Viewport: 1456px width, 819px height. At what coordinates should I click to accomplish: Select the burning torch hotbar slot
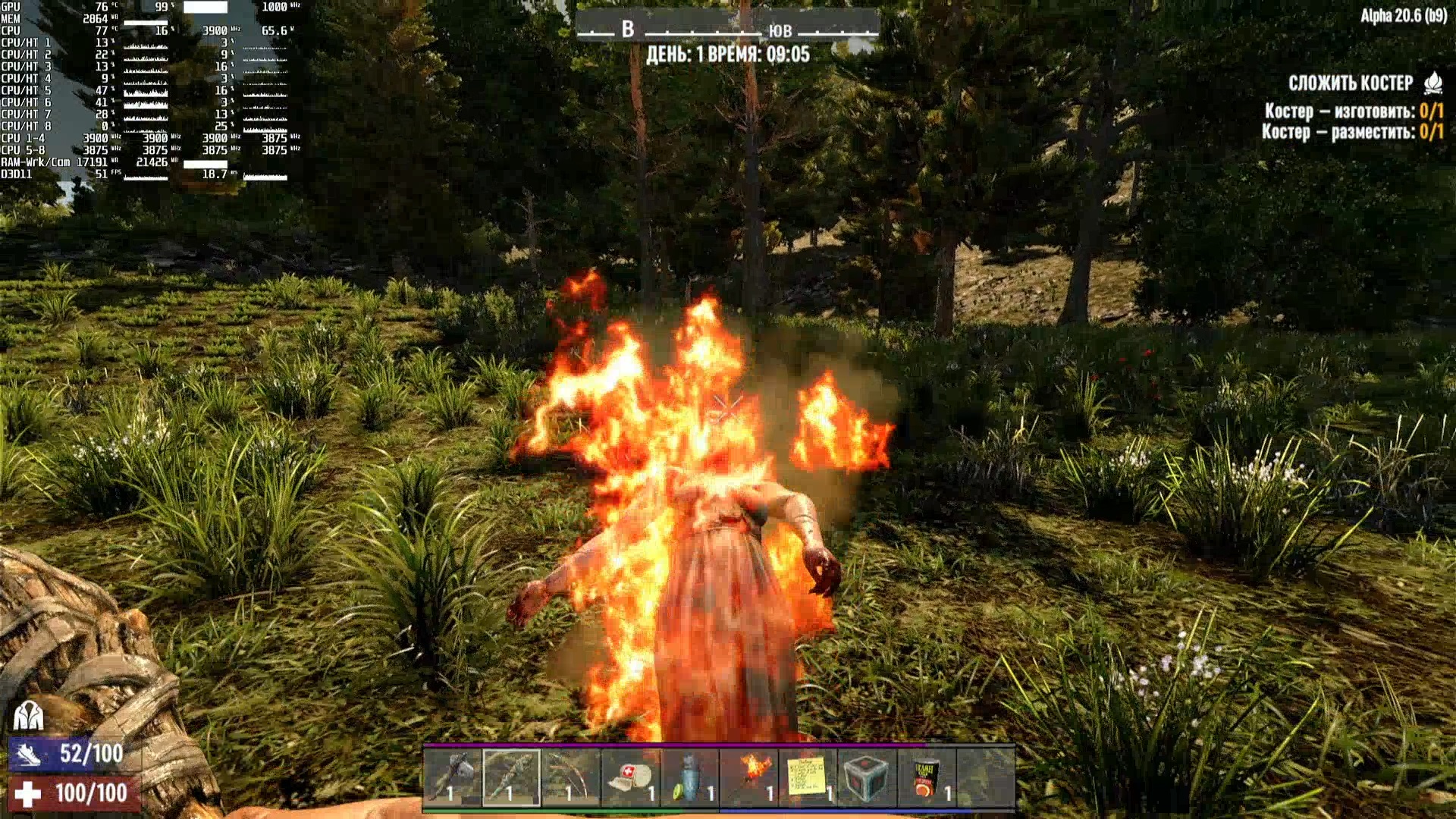coord(748,777)
